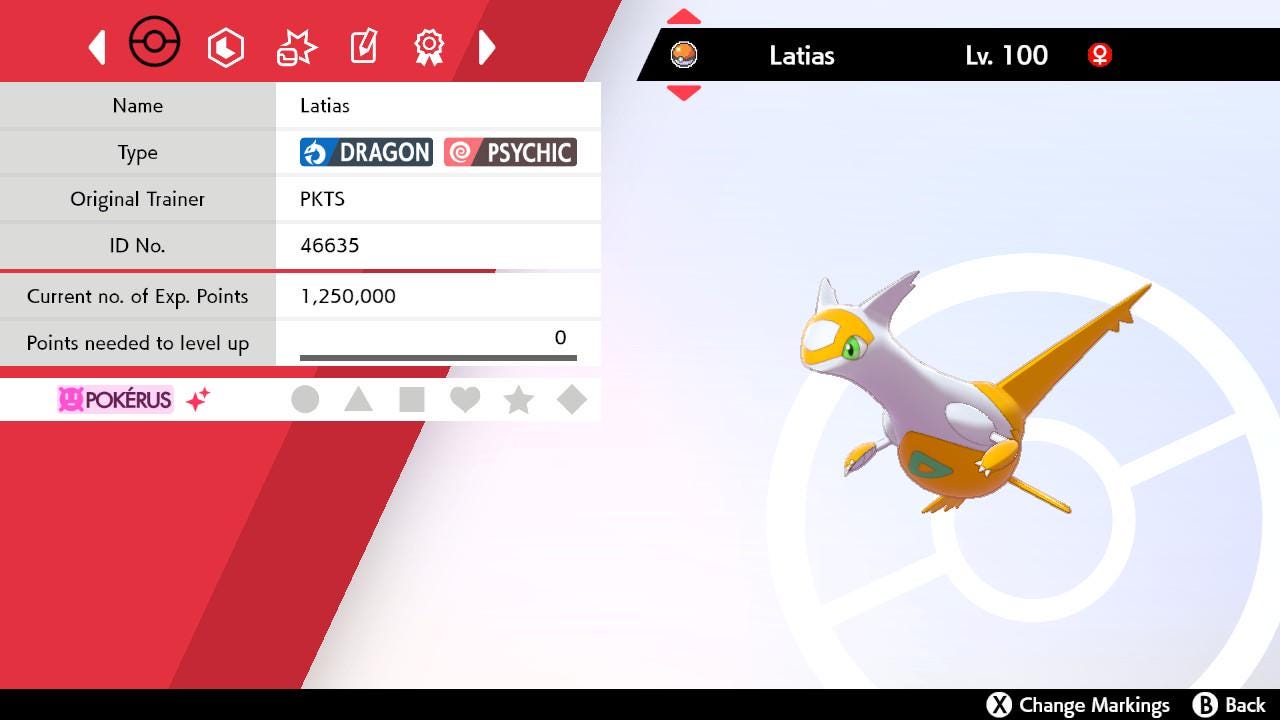Screen dimensions: 1280x720
Task: Open the hexagon stats tab
Action: coord(226,47)
